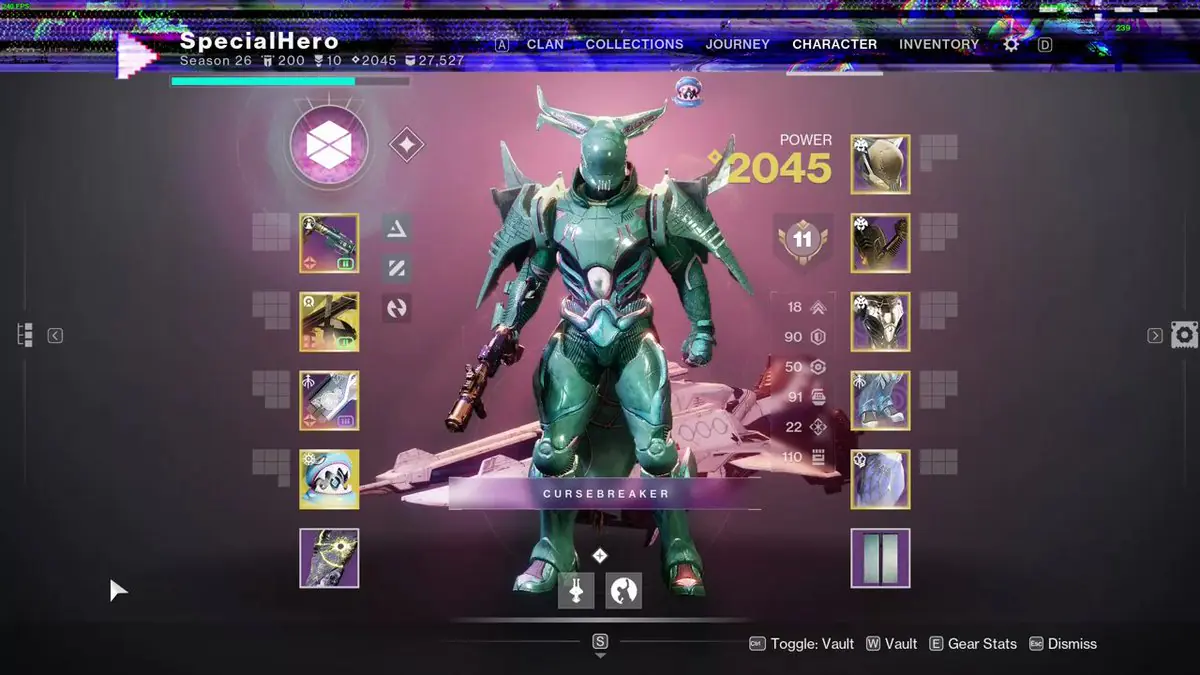The height and width of the screenshot is (675, 1200).
Task: Open the emote slot below the character
Action: point(623,590)
